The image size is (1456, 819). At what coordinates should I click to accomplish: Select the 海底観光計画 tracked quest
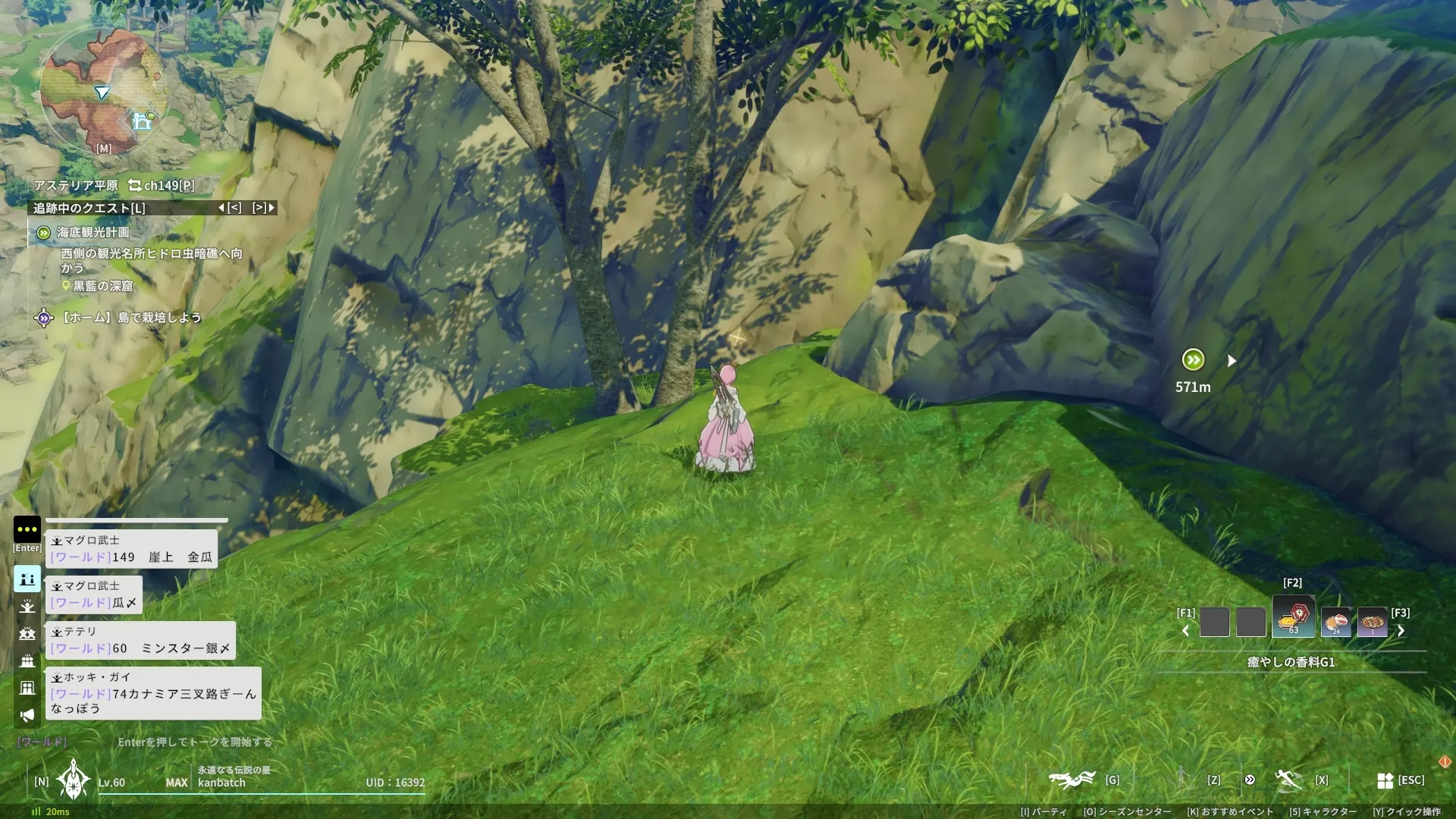coord(93,232)
